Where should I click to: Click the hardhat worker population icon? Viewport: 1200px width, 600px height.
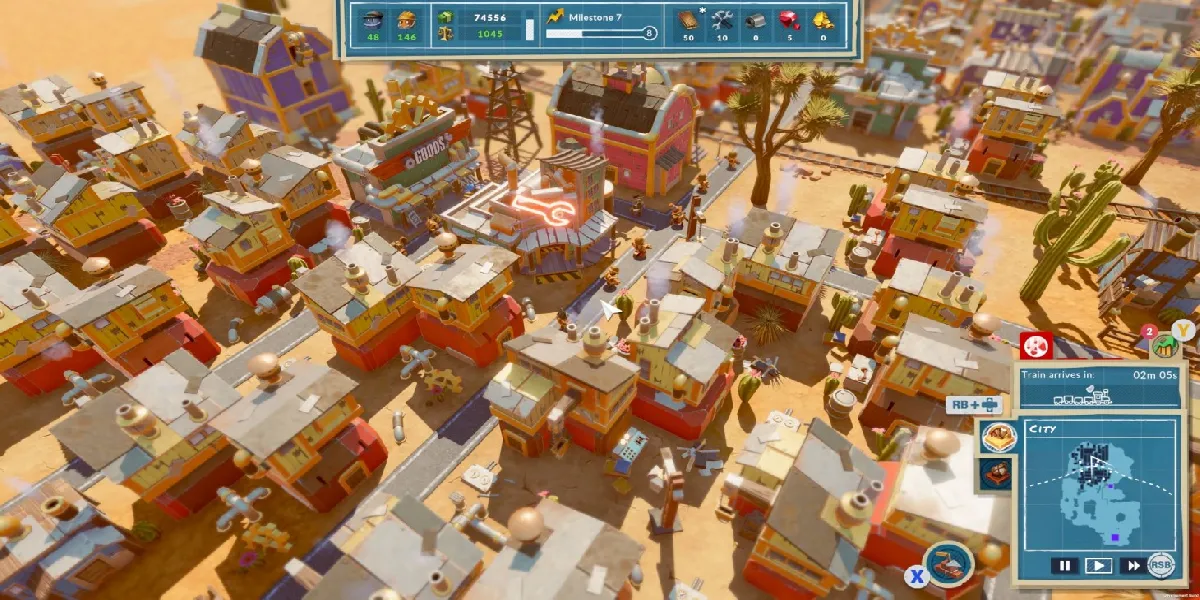point(406,17)
